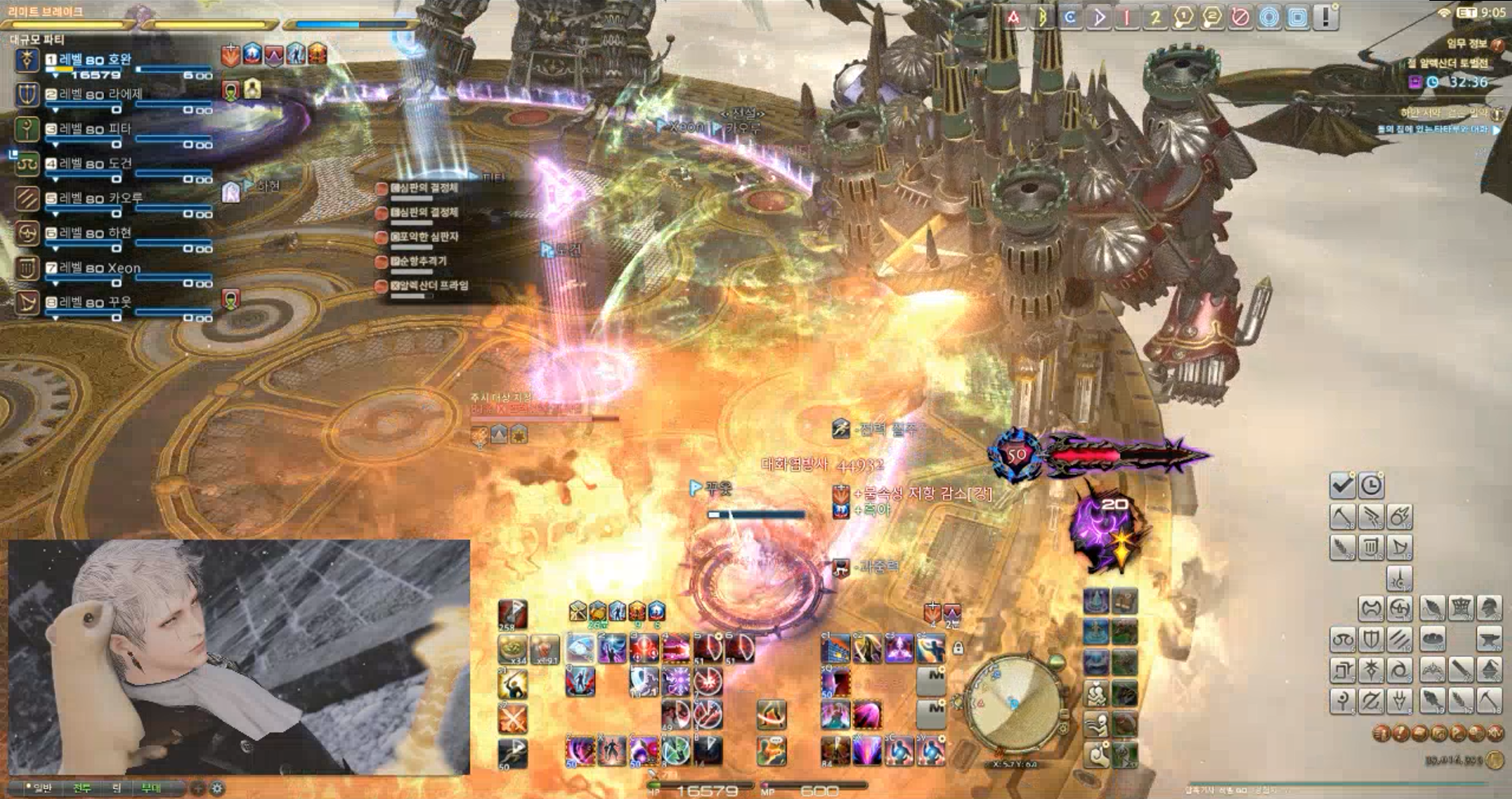Place waymark A from the marker bar
Image resolution: width=1512 pixels, height=799 pixels.
[1014, 17]
